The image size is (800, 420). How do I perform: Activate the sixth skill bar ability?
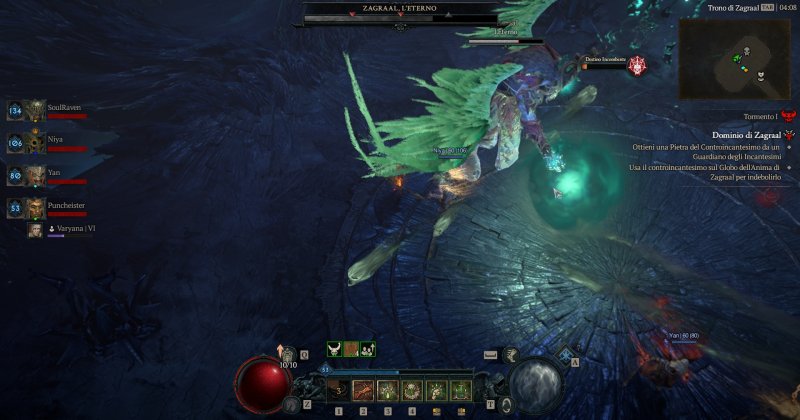pyautogui.click(x=459, y=390)
